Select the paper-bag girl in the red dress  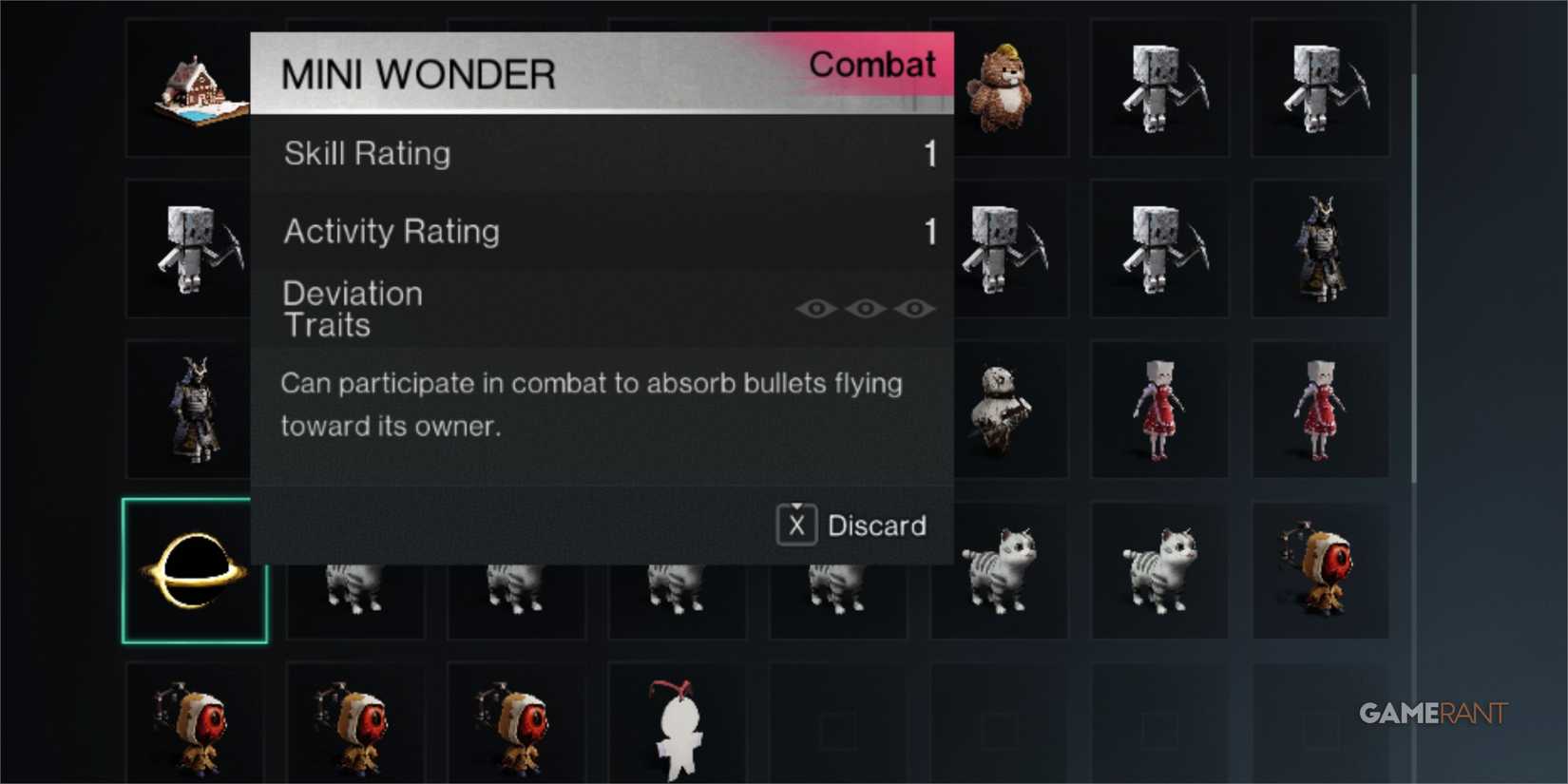pos(1159,409)
